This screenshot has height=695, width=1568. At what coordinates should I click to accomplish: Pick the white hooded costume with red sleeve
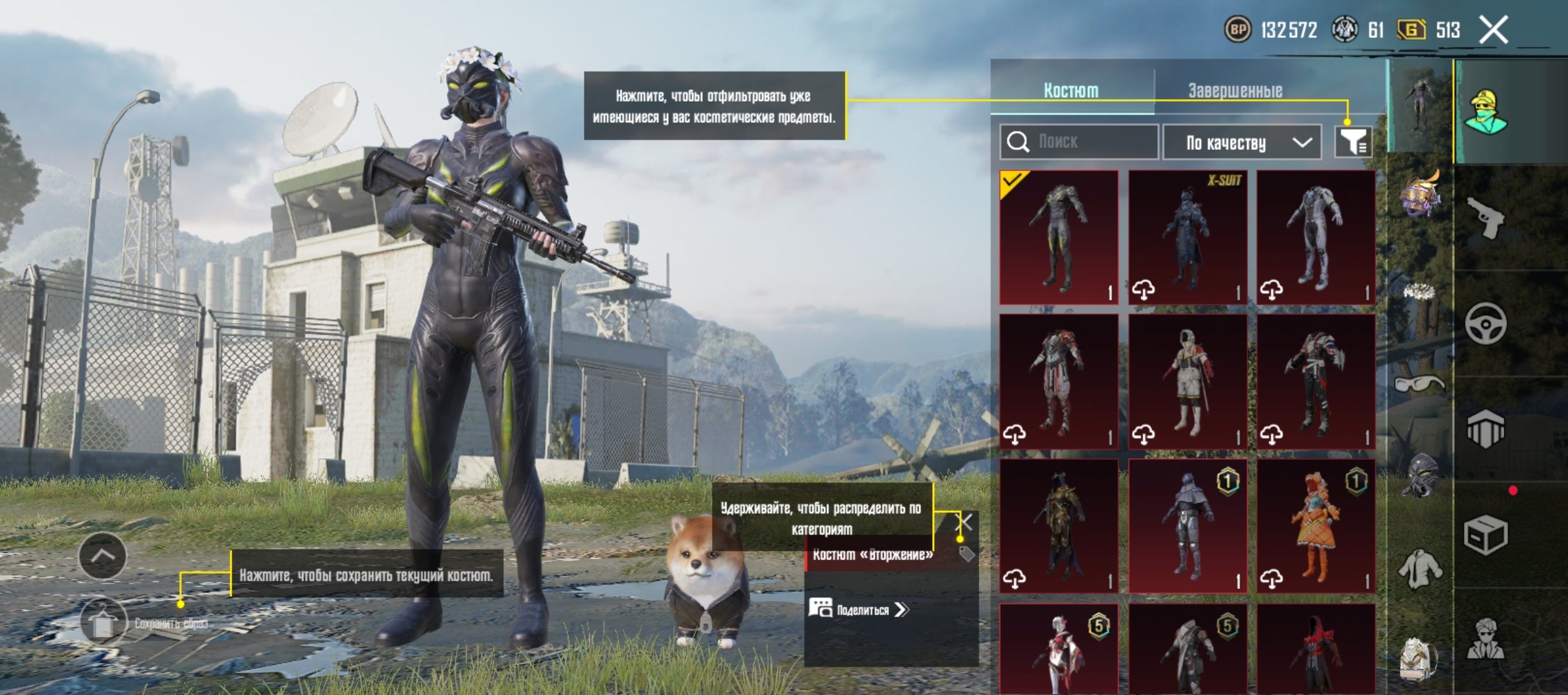click(1188, 381)
